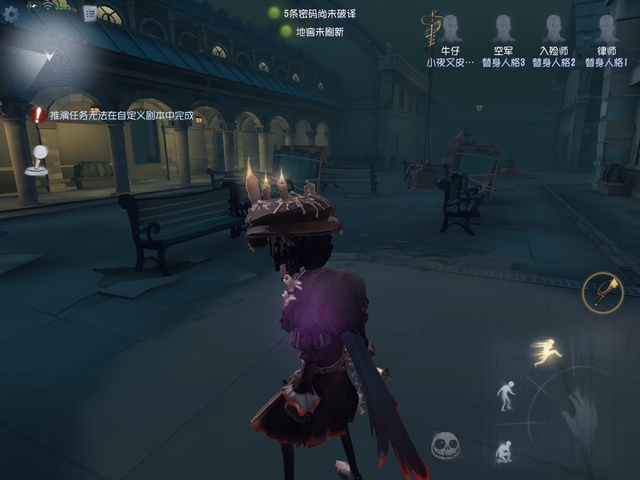Switch to the walking stance
This screenshot has height=480, width=640.
click(507, 395)
